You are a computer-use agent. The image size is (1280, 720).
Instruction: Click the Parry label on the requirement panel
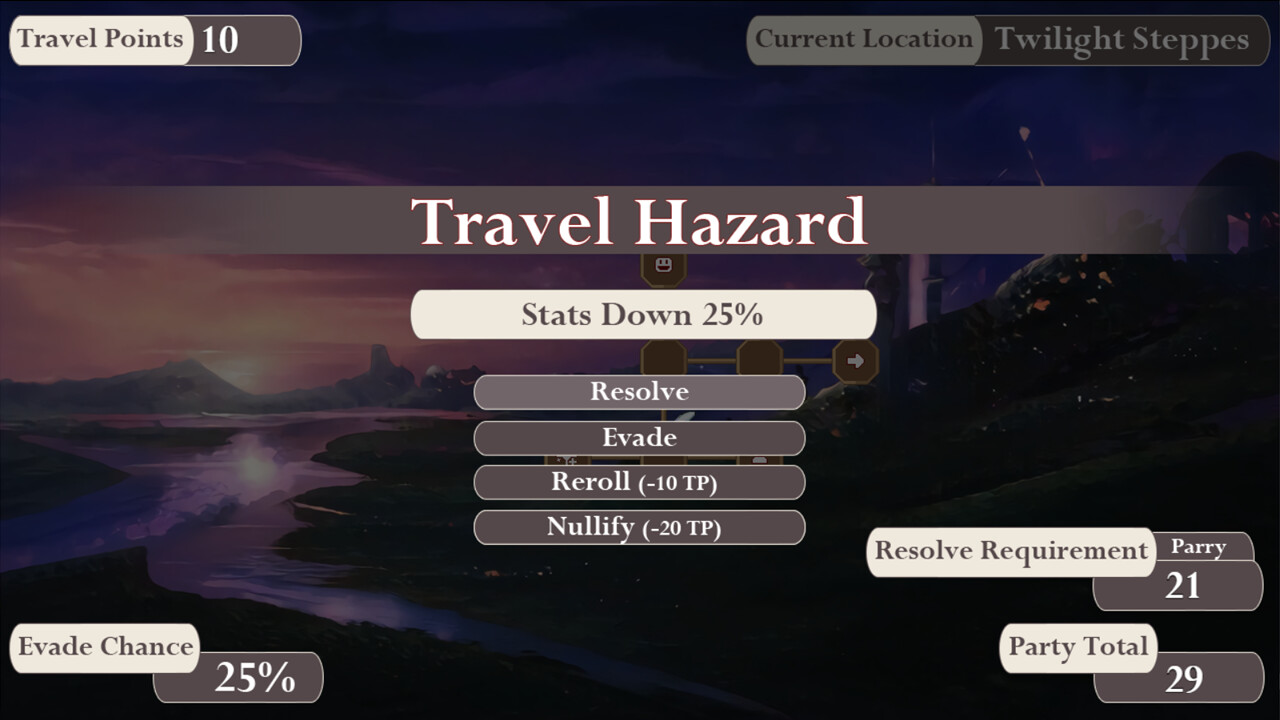1200,547
